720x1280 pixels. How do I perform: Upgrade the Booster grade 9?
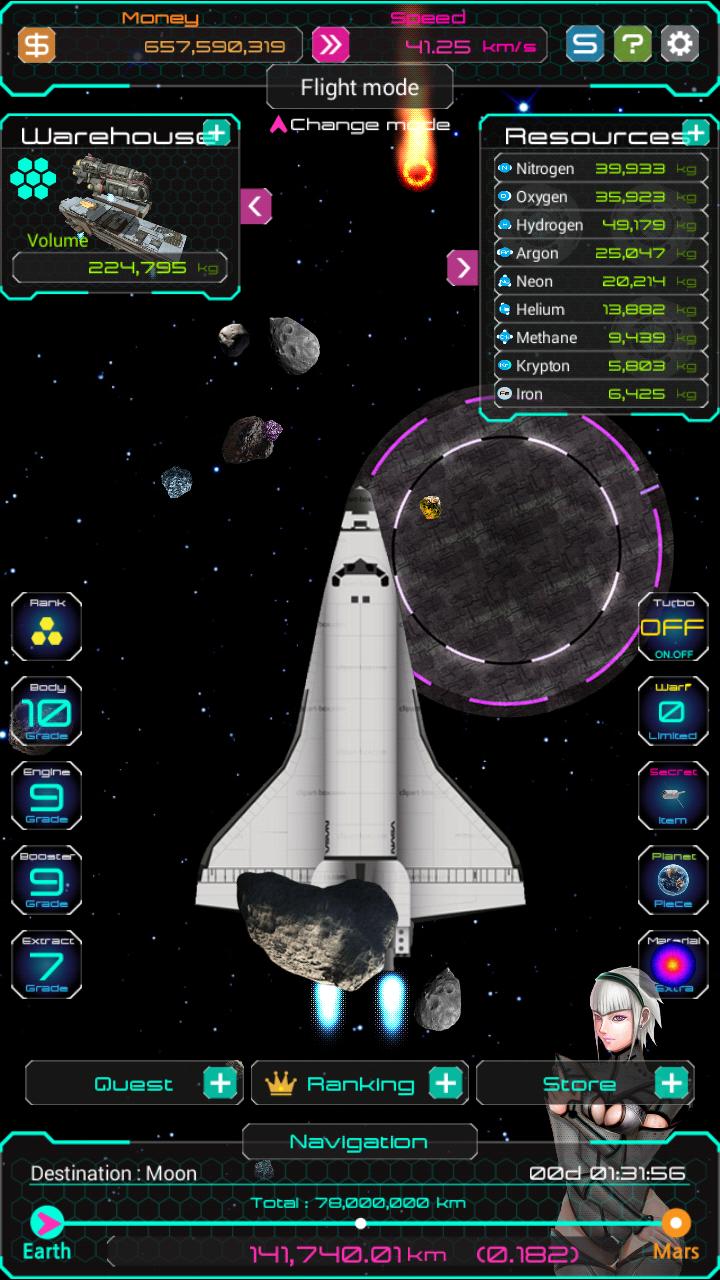pyautogui.click(x=47, y=880)
